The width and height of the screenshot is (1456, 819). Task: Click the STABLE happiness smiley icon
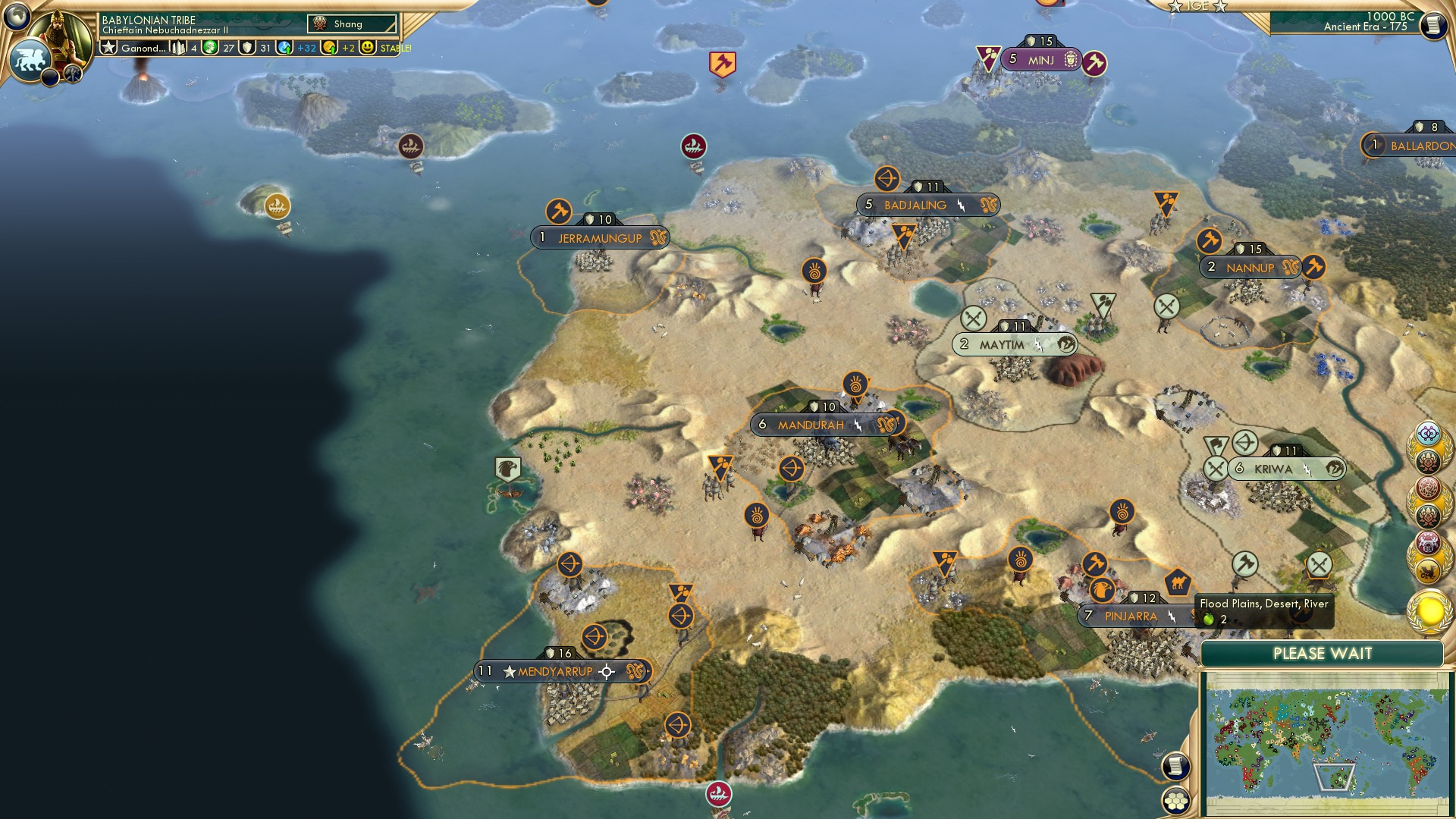coord(368,47)
